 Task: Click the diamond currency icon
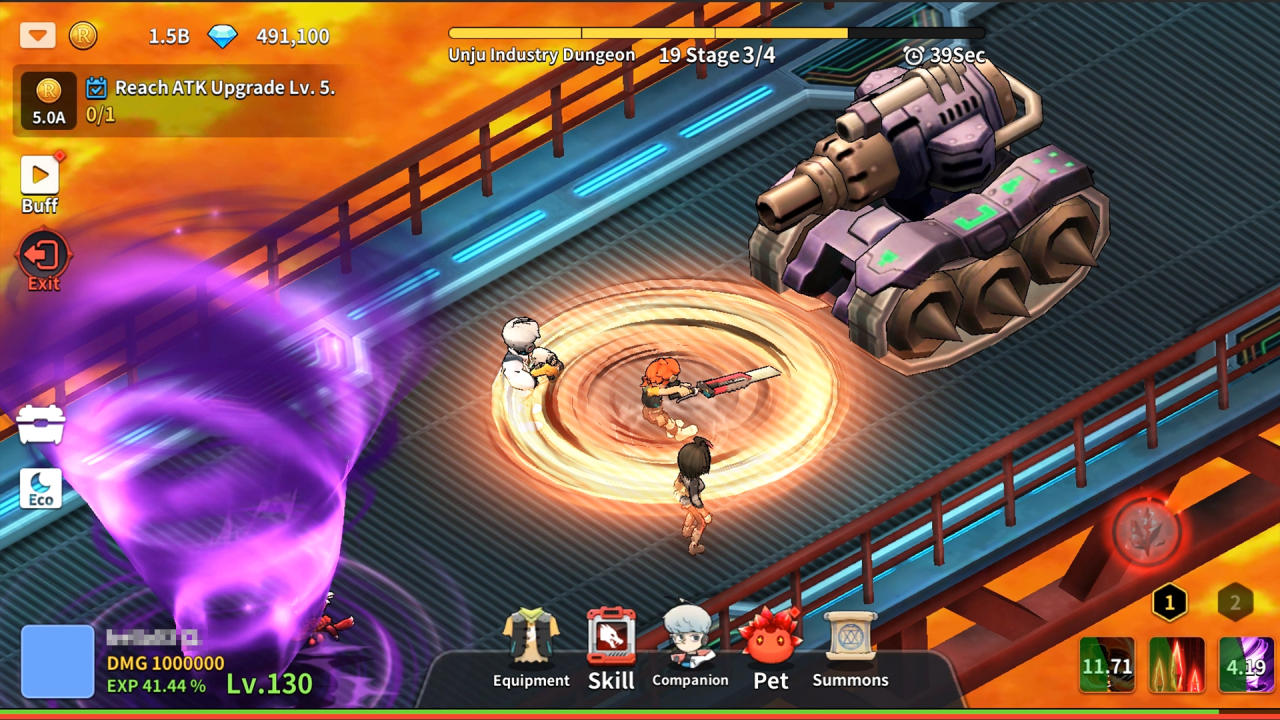tap(222, 36)
